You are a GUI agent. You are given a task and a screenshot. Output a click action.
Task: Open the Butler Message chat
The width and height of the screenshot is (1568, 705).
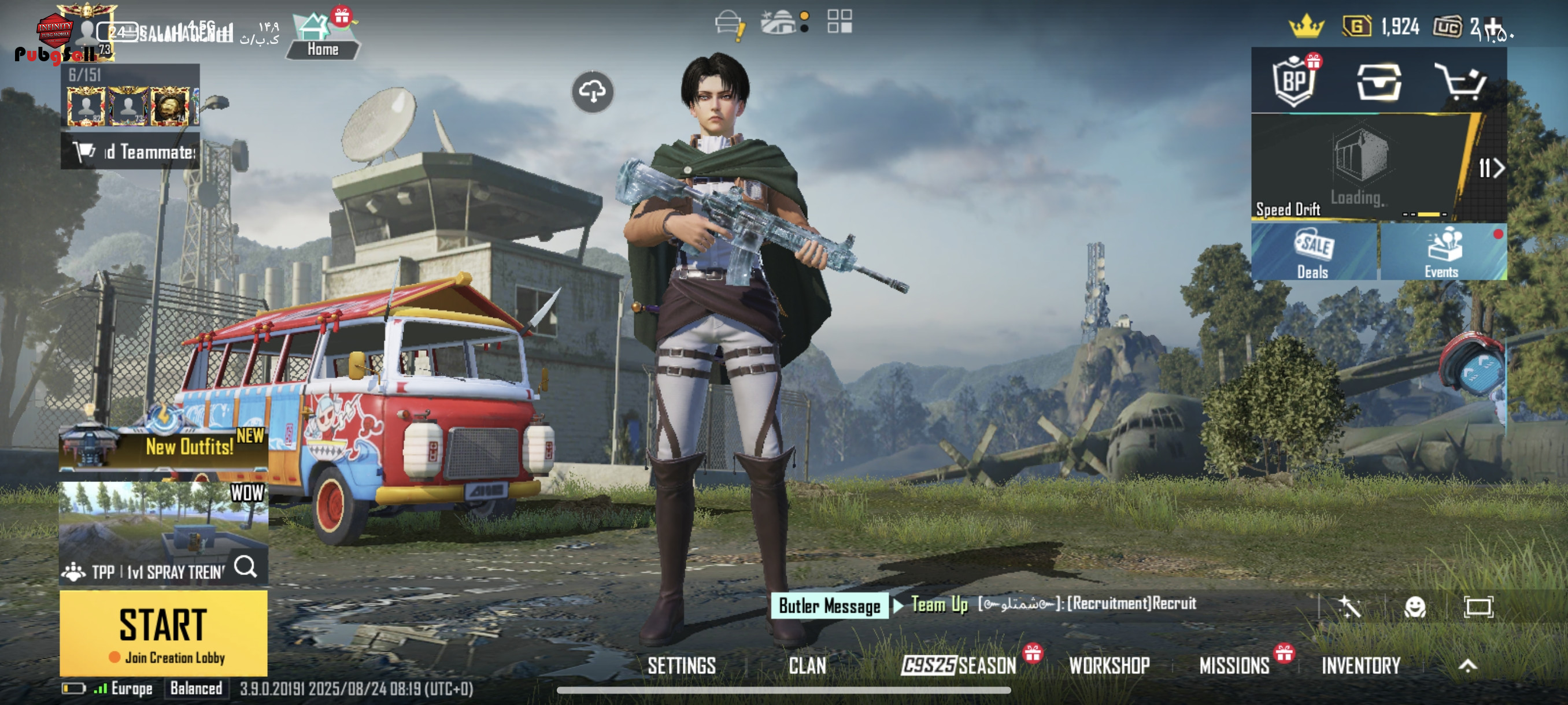829,606
